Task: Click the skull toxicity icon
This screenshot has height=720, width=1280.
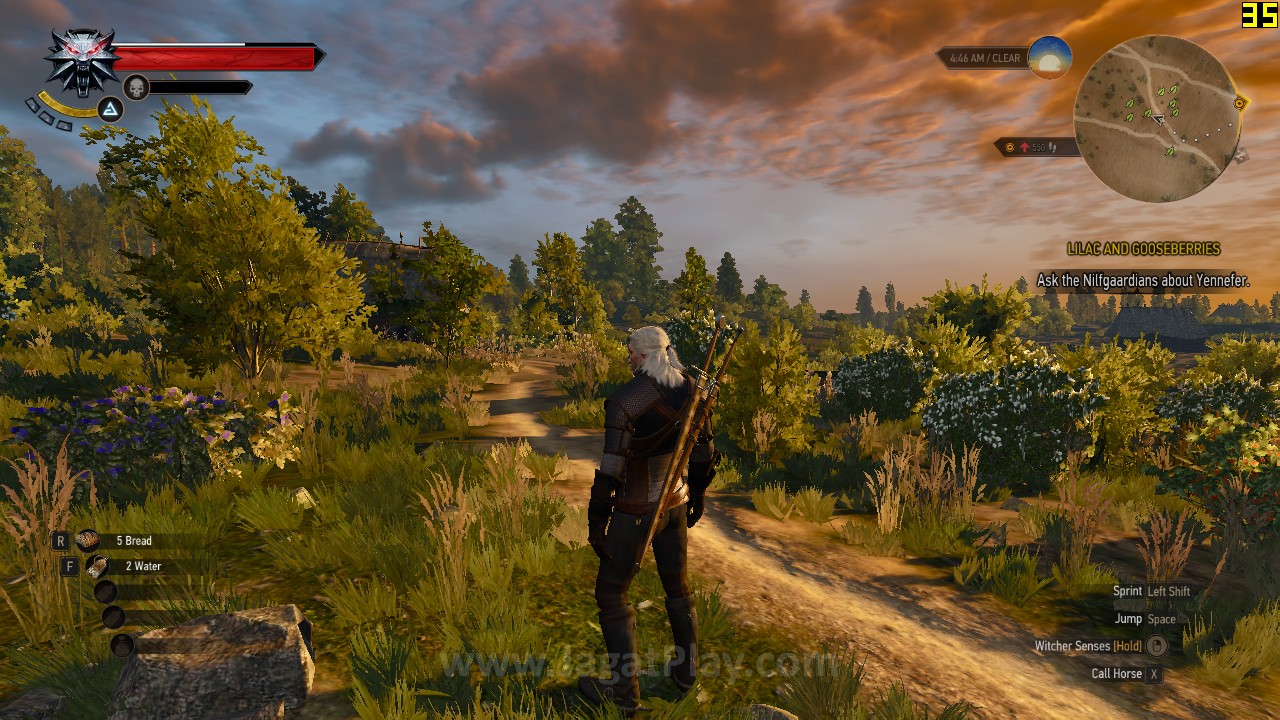Action: pyautogui.click(x=136, y=88)
